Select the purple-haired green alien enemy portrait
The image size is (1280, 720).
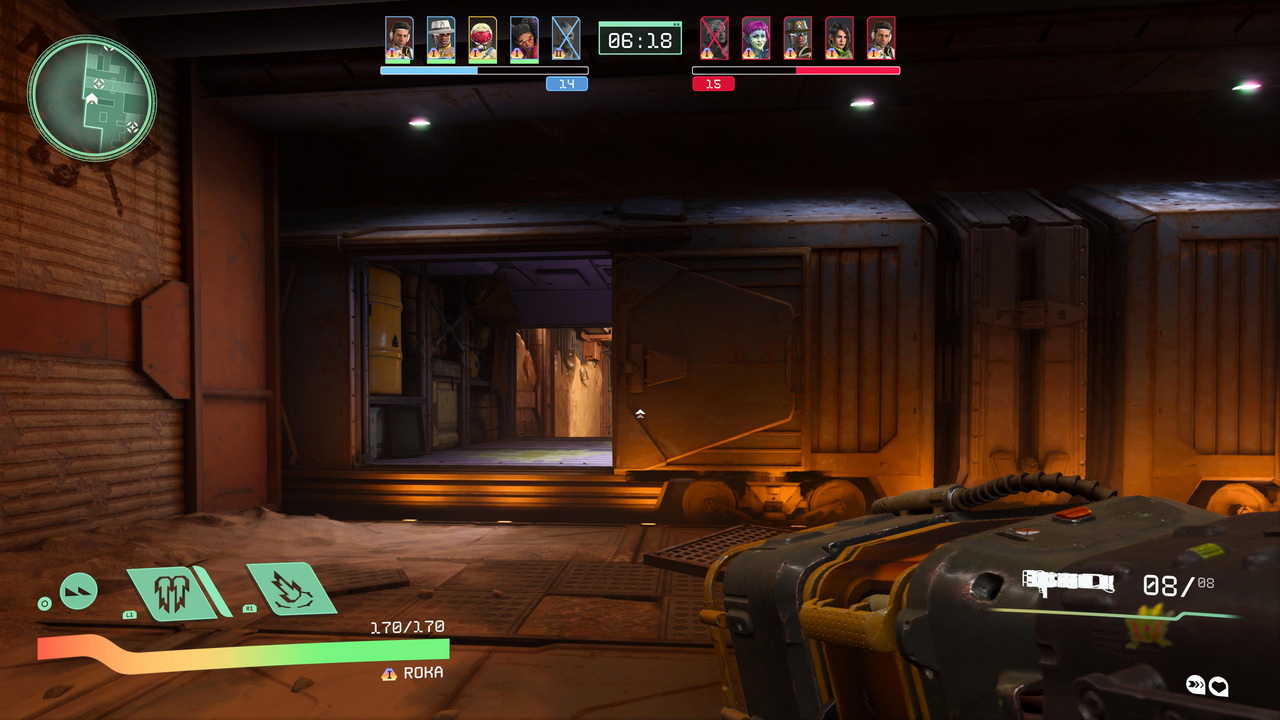click(756, 40)
